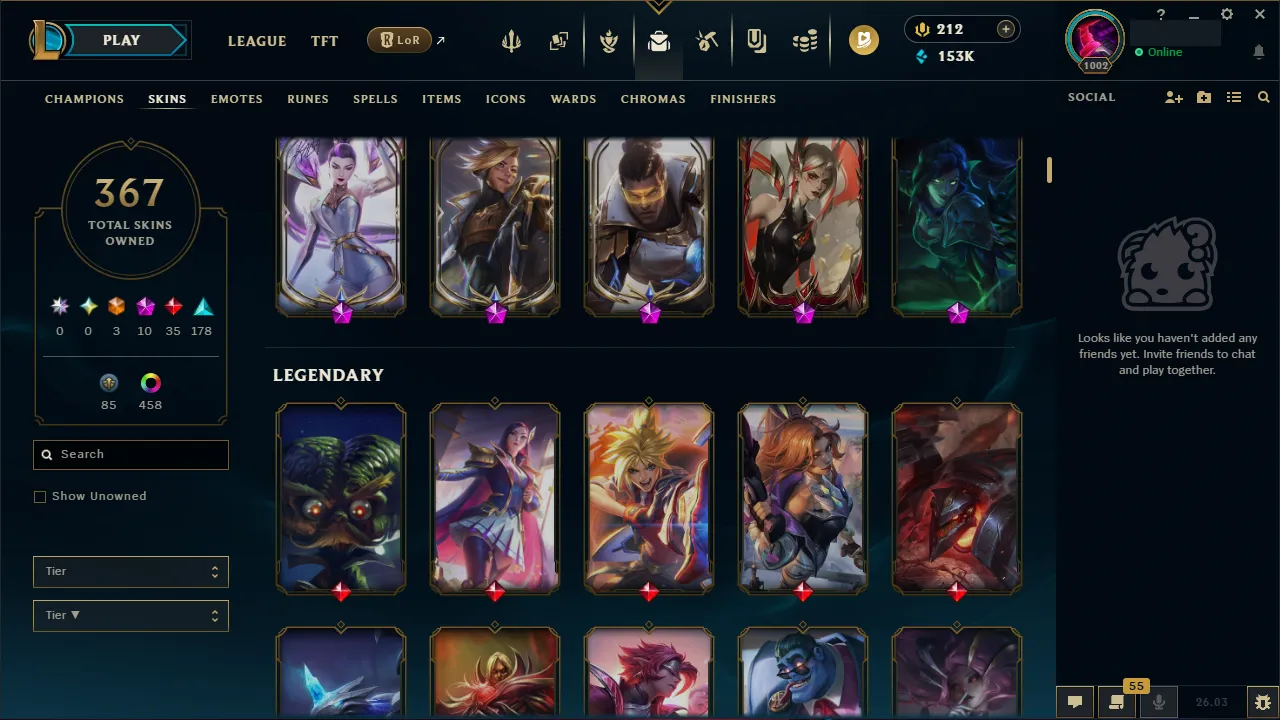The width and height of the screenshot is (1280, 720).
Task: Select the stacked cards icon in top bar
Action: [559, 40]
